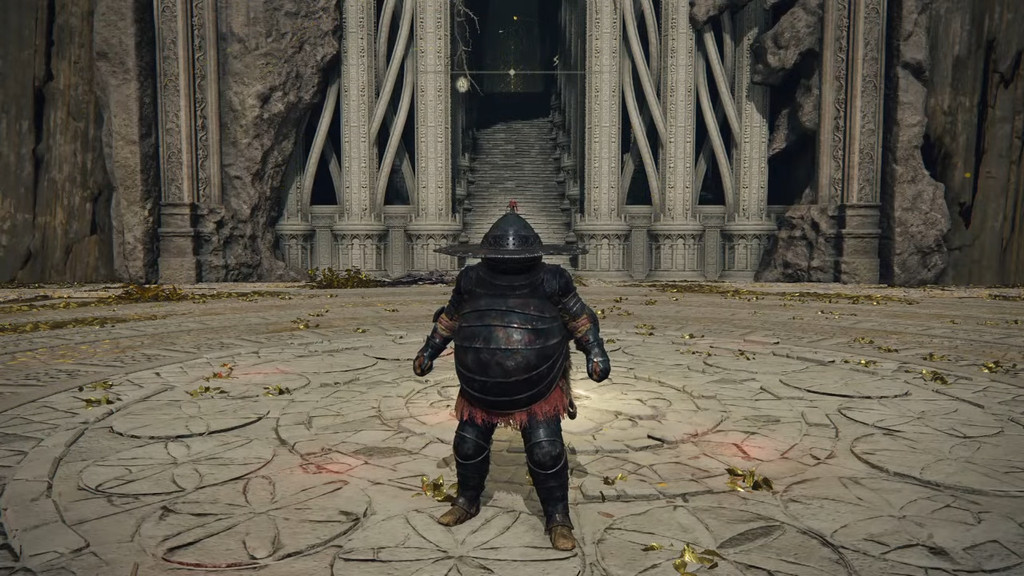Click the glowing round marker on the compass
This screenshot has height=576, width=1024.
point(462,85)
